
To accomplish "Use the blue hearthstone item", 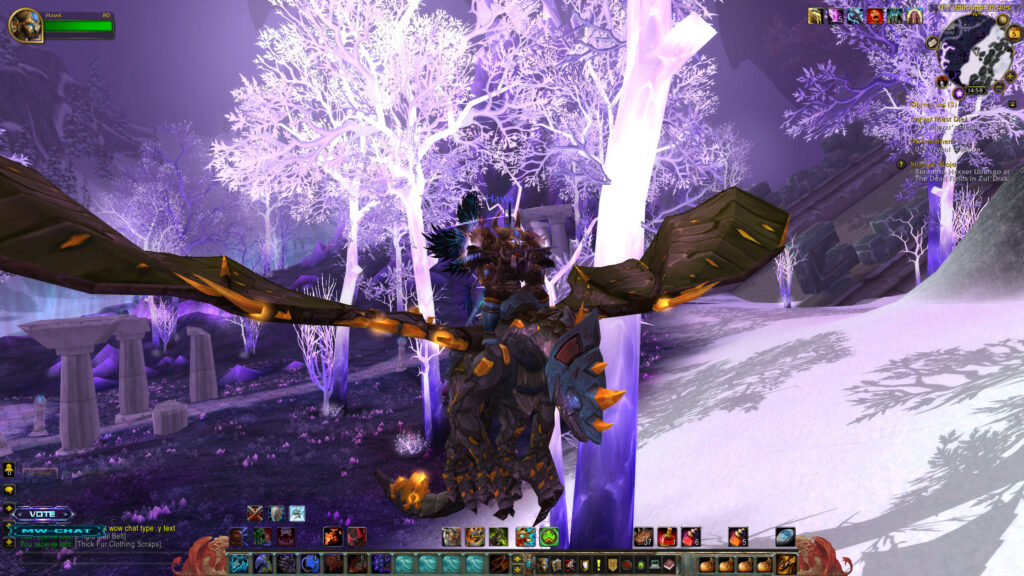I will coord(785,537).
